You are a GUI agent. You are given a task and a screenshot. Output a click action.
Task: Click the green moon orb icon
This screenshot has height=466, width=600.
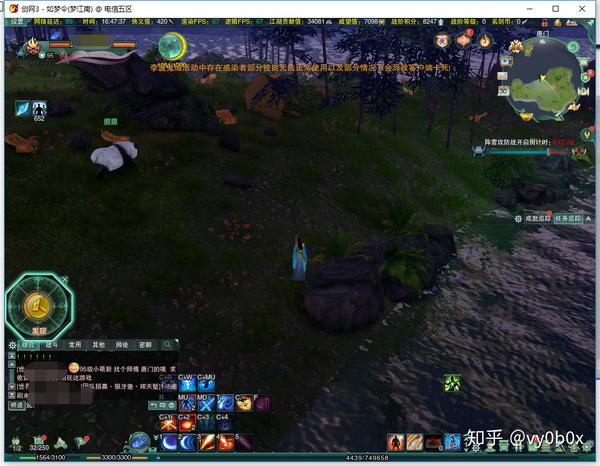(171, 46)
